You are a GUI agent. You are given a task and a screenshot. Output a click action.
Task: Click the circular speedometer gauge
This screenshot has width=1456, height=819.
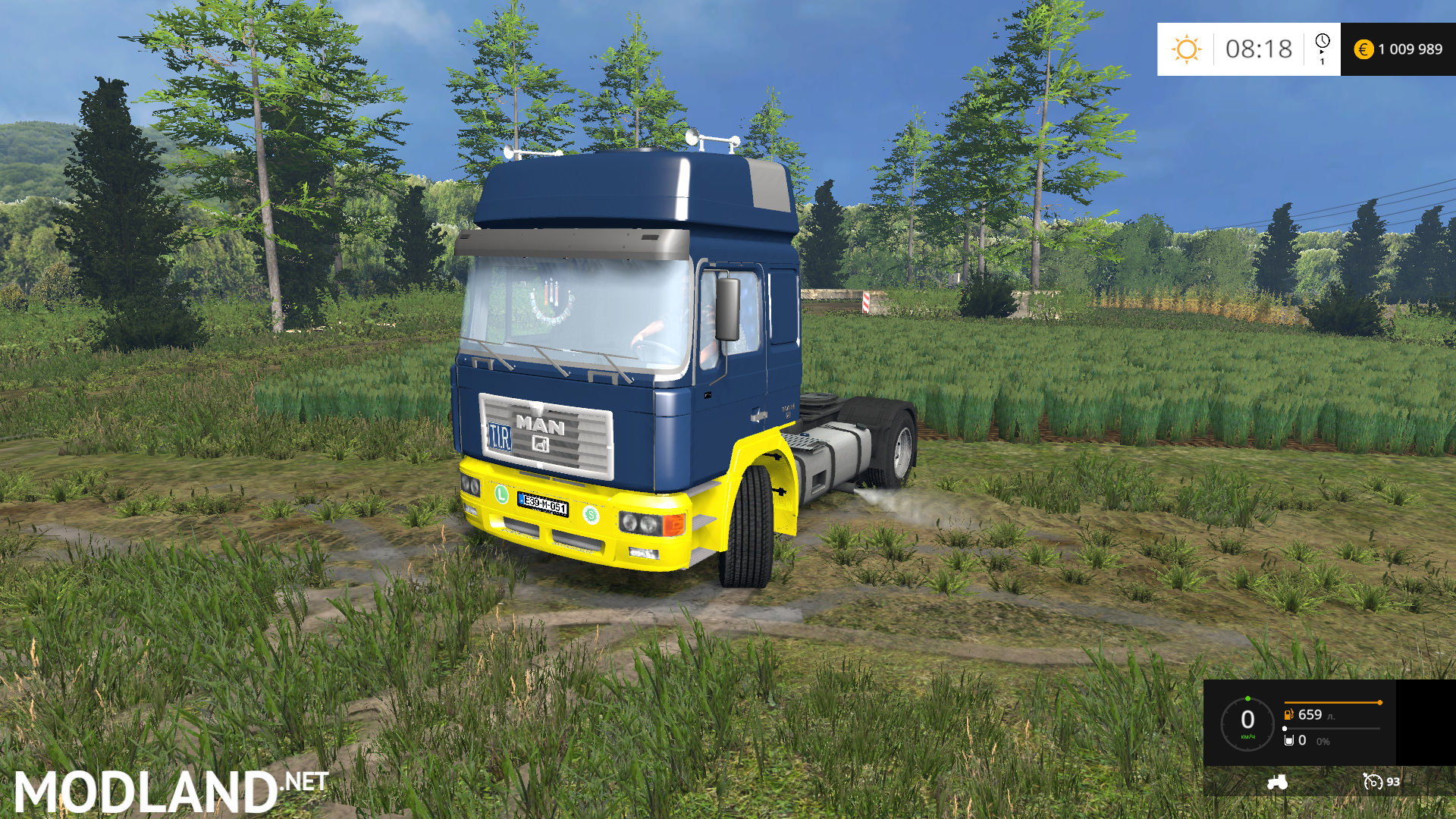(1248, 724)
